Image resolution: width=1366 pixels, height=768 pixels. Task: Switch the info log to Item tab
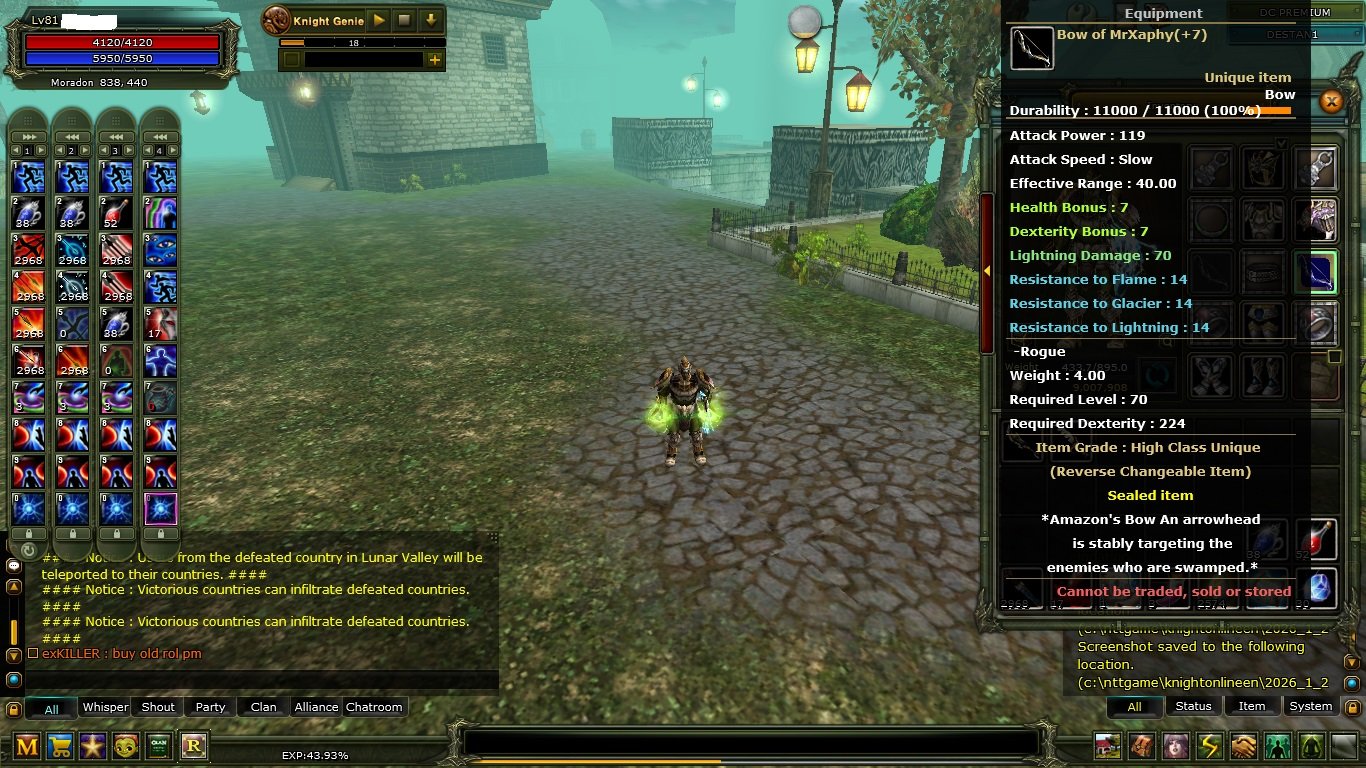1252,706
